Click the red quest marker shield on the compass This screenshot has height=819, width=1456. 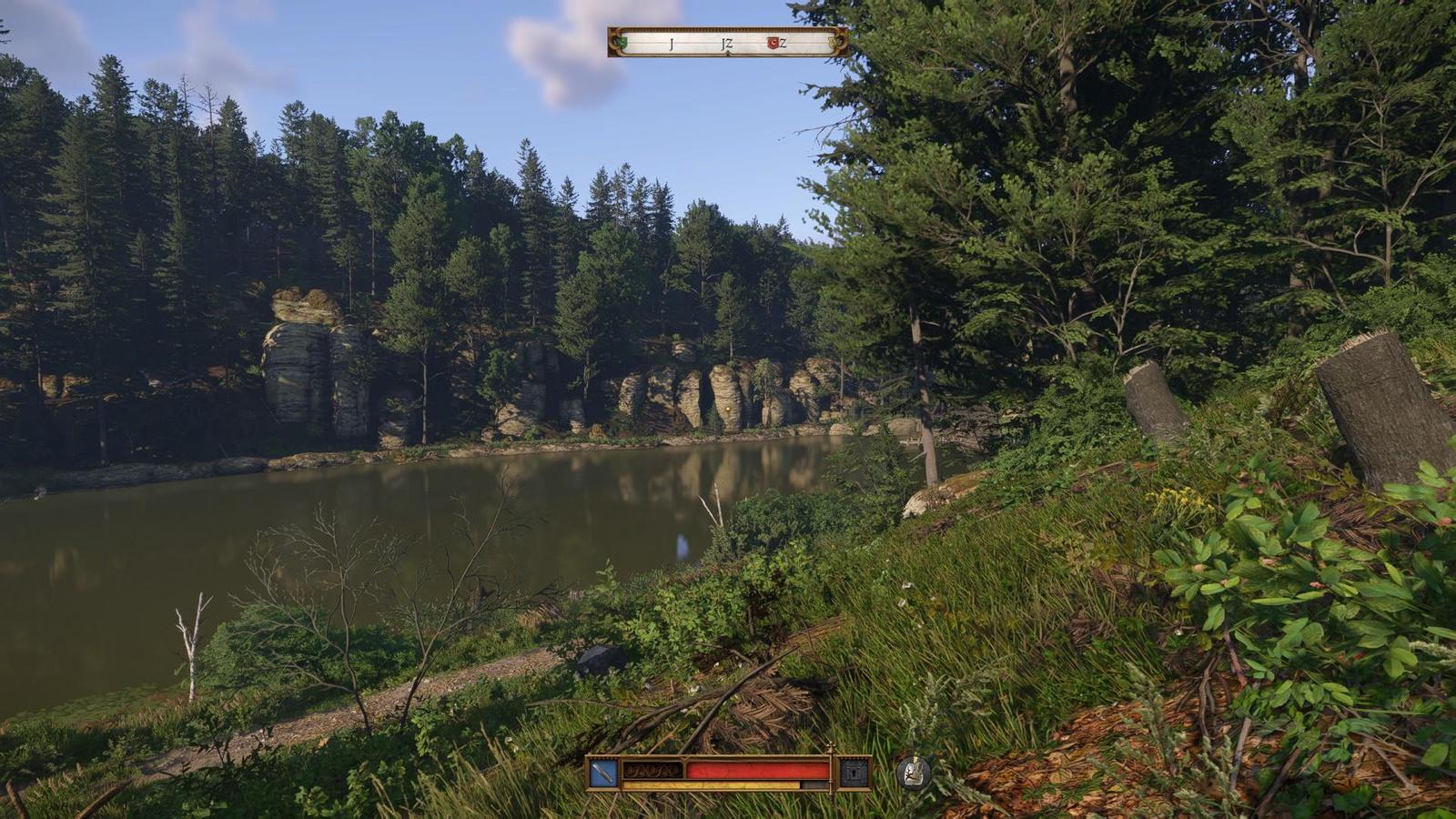coord(773,43)
